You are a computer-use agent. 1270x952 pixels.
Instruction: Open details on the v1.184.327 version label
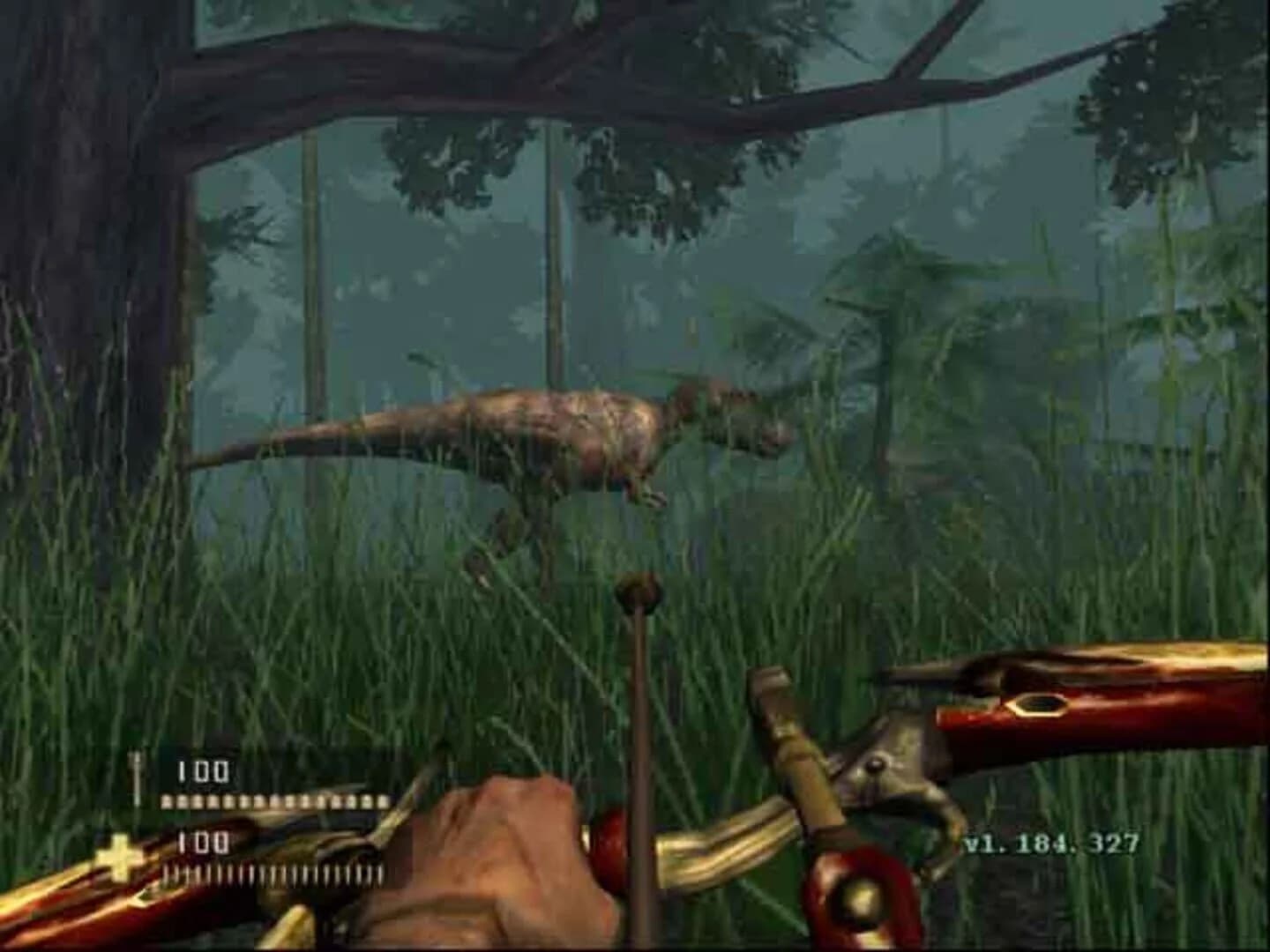pyautogui.click(x=1050, y=844)
